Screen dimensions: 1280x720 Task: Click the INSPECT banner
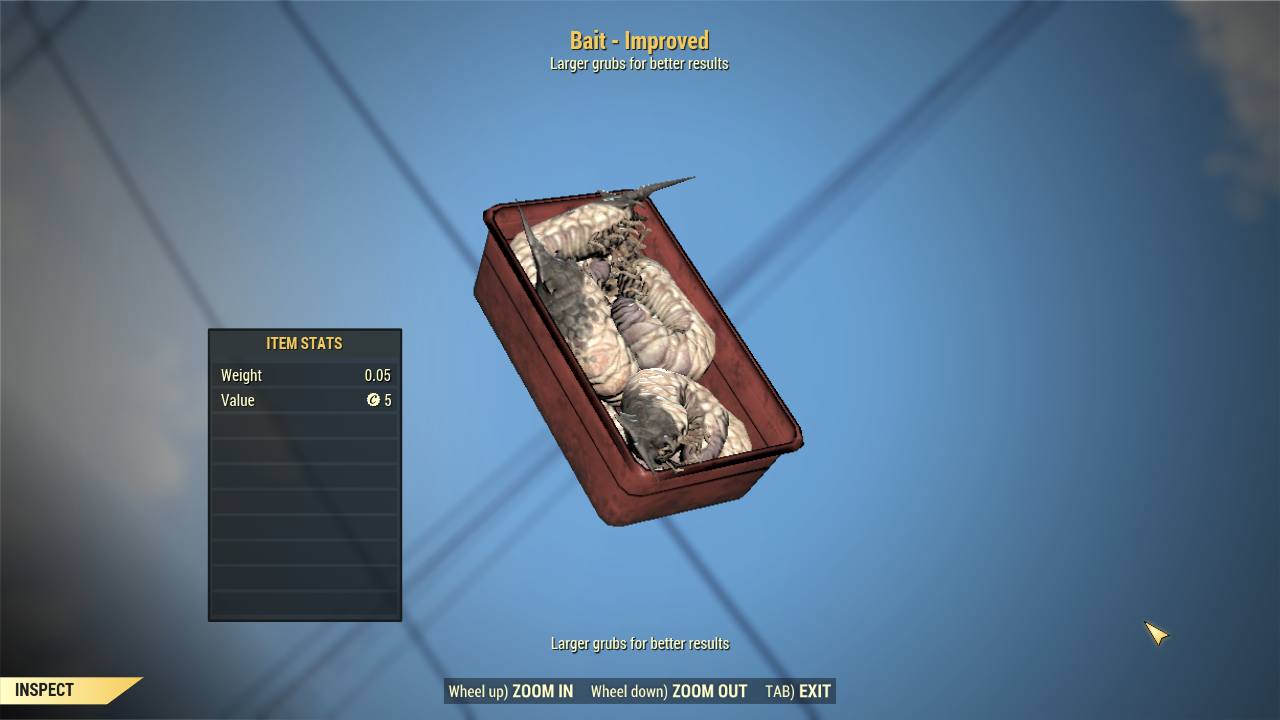[45, 690]
